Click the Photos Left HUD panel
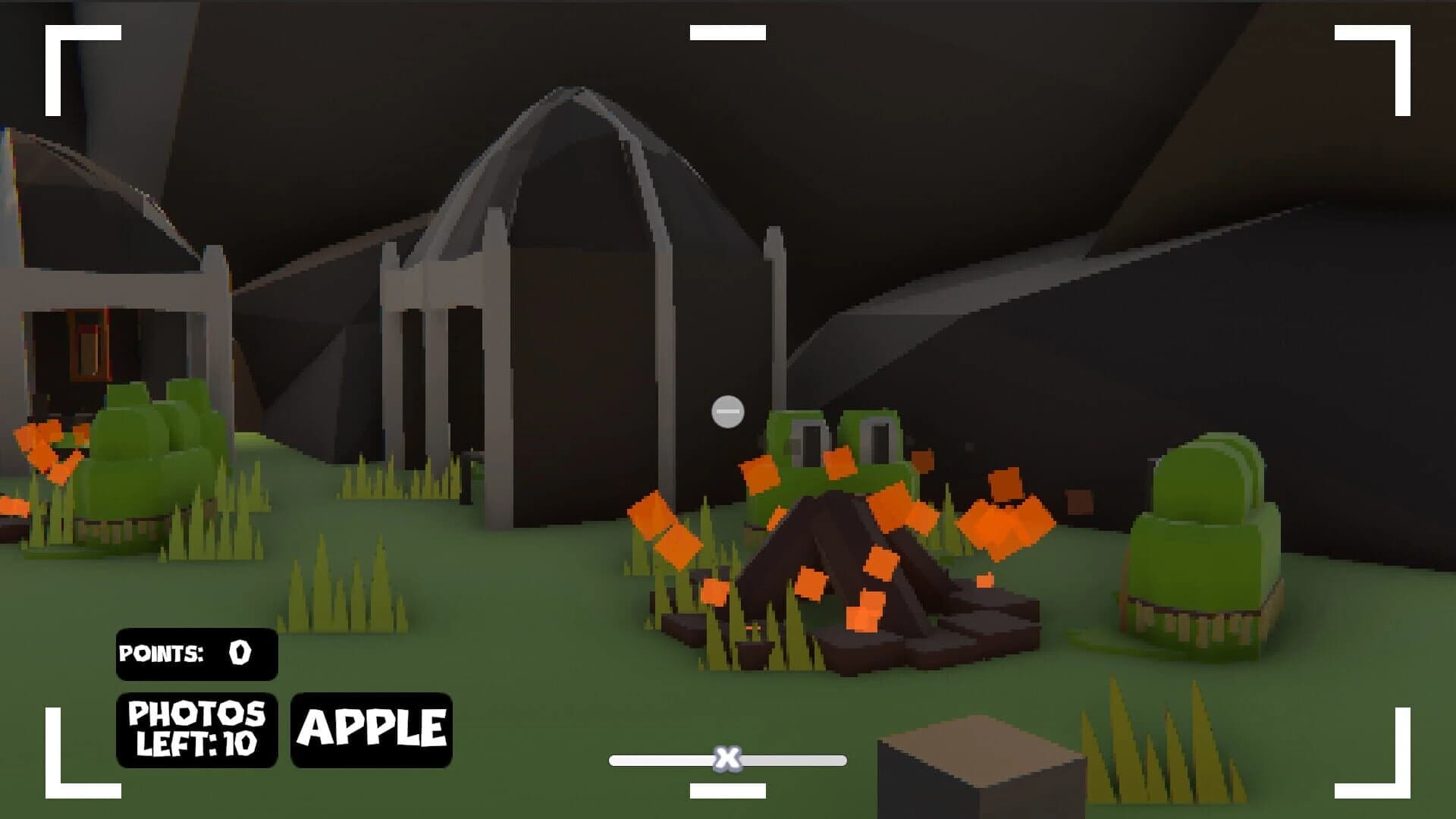This screenshot has height=819, width=1456. pyautogui.click(x=197, y=730)
